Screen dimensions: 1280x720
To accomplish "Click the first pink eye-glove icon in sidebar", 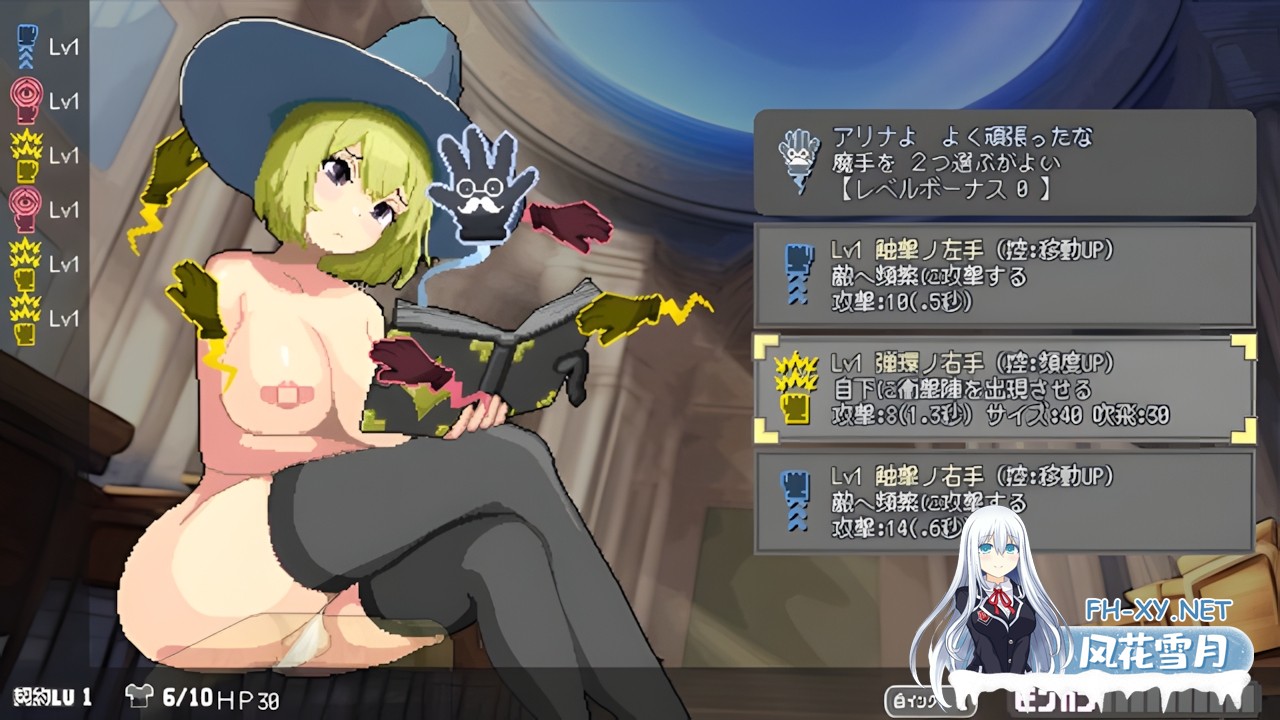I will click(25, 100).
